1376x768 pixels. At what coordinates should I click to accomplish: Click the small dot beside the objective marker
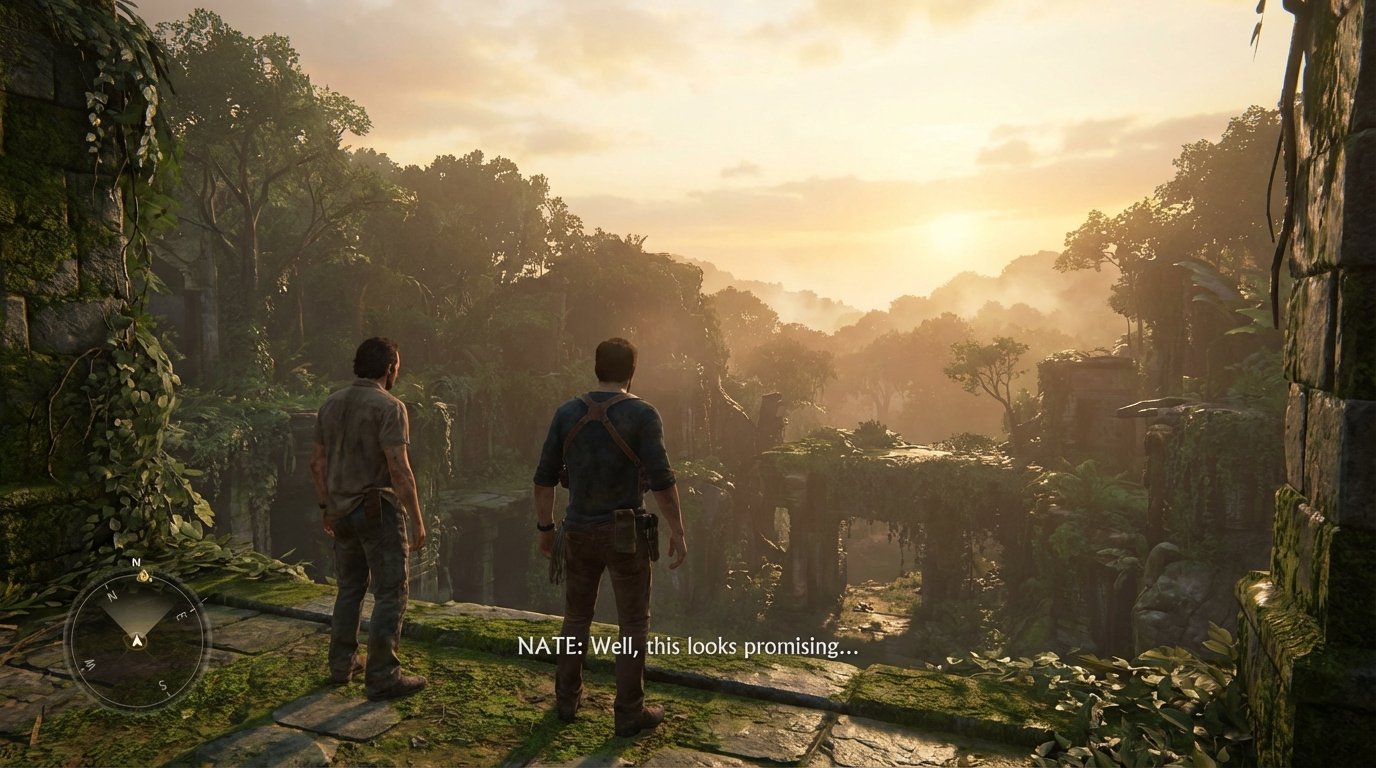151,580
